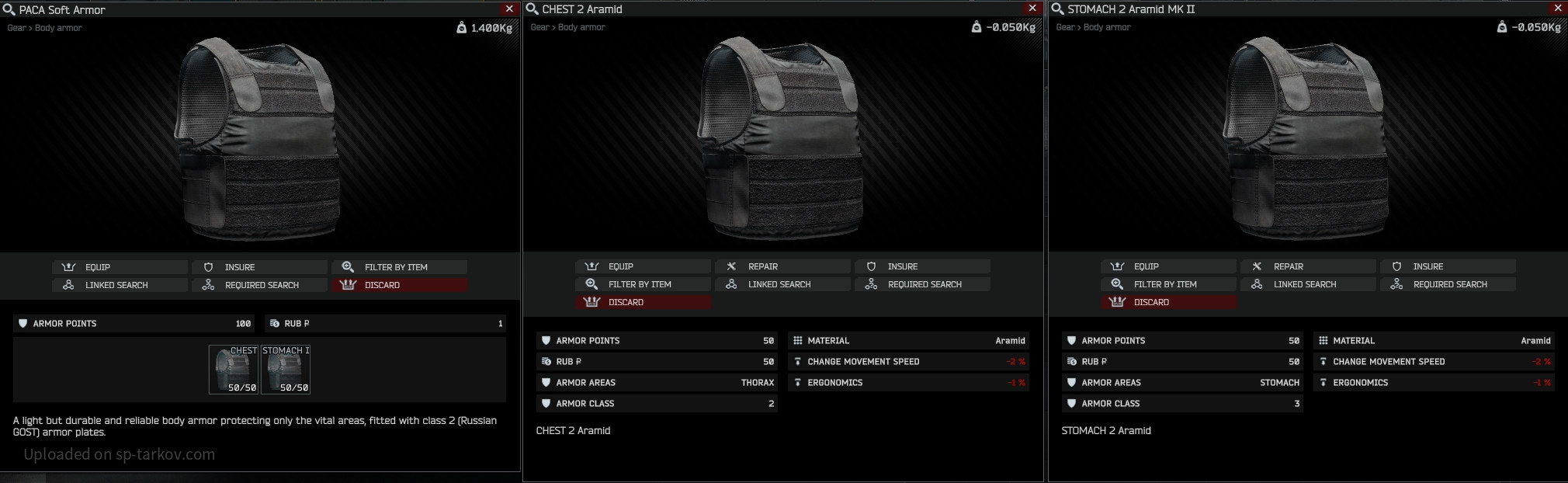Screen dimensions: 1568x483
Task: Insure the CHEST 2 Aramid insert
Action: click(922, 266)
